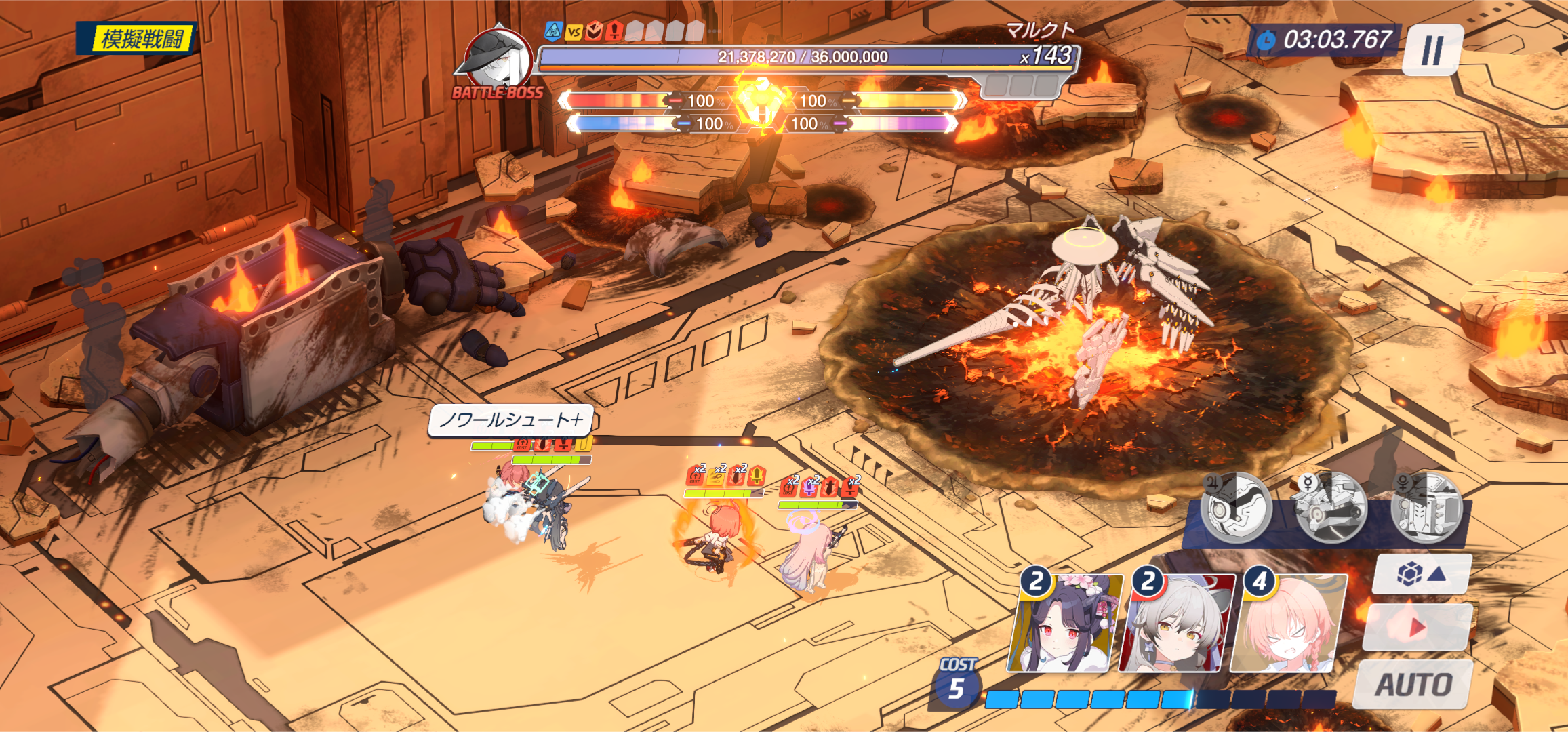This screenshot has width=1568, height=732.
Task: Pause the battle
Action: [1432, 49]
